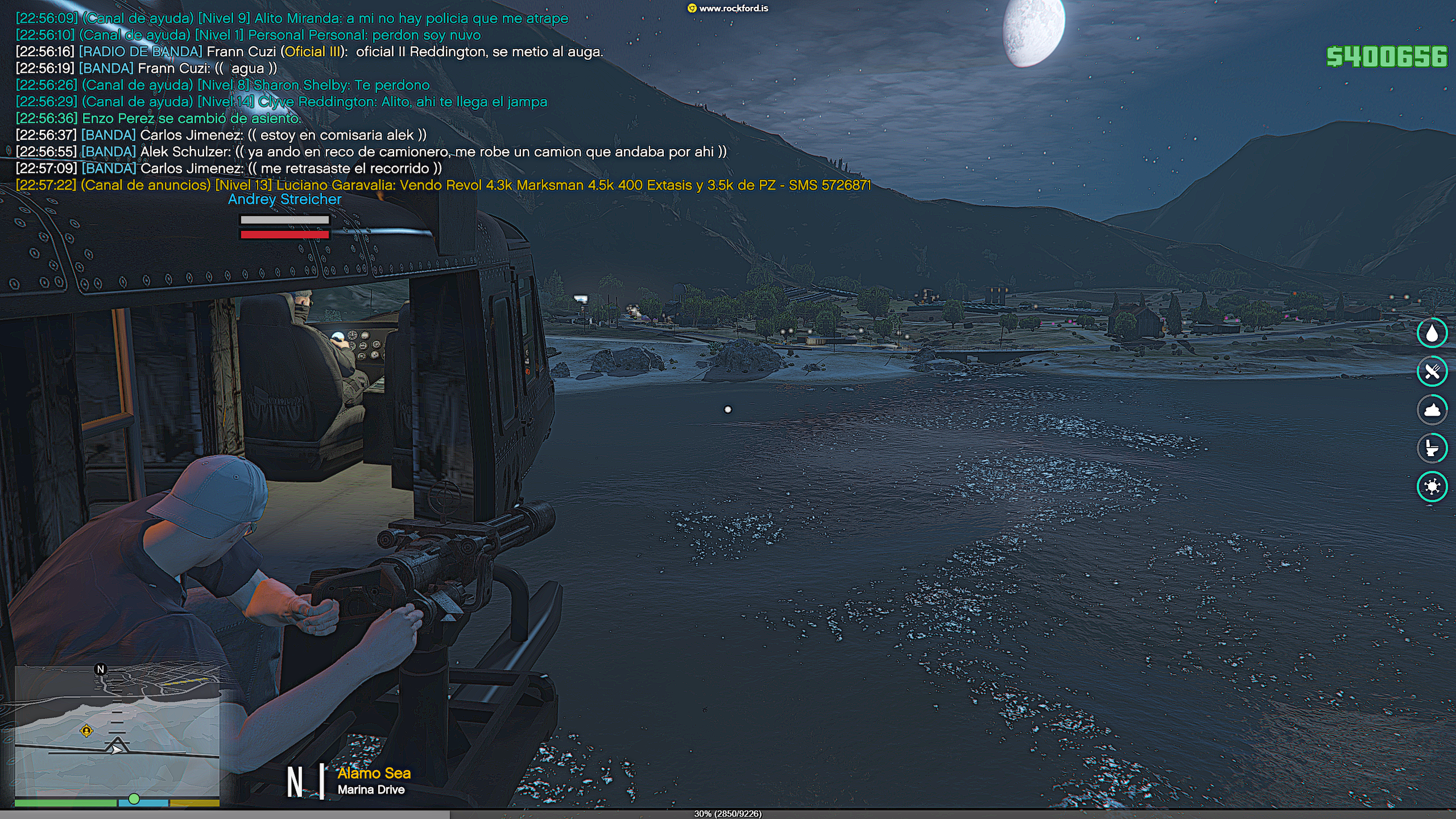The height and width of the screenshot is (819, 1456).
Task: Select the fork and knife hunger icon
Action: coord(1432,372)
